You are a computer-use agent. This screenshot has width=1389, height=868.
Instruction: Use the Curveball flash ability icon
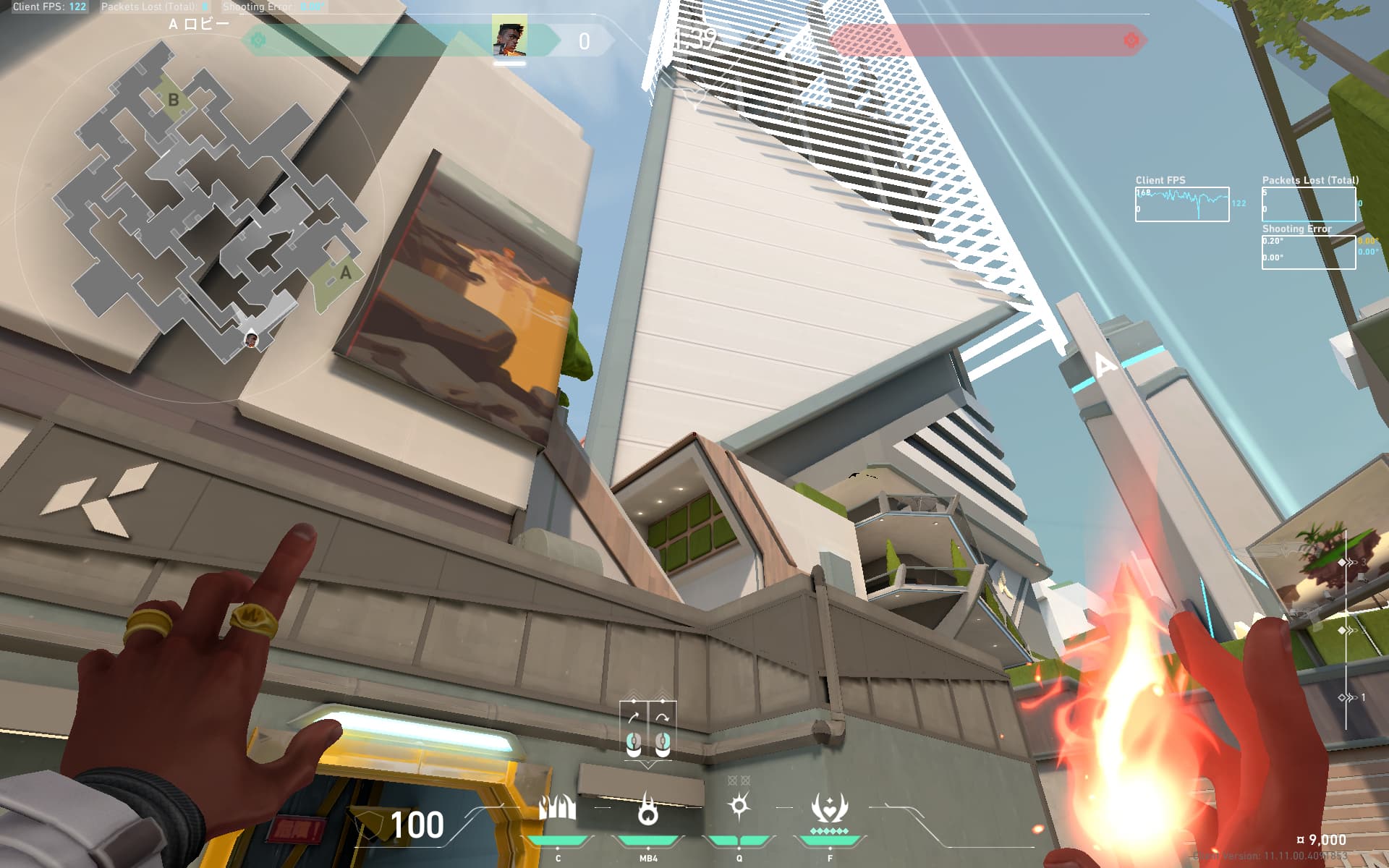pos(739,806)
